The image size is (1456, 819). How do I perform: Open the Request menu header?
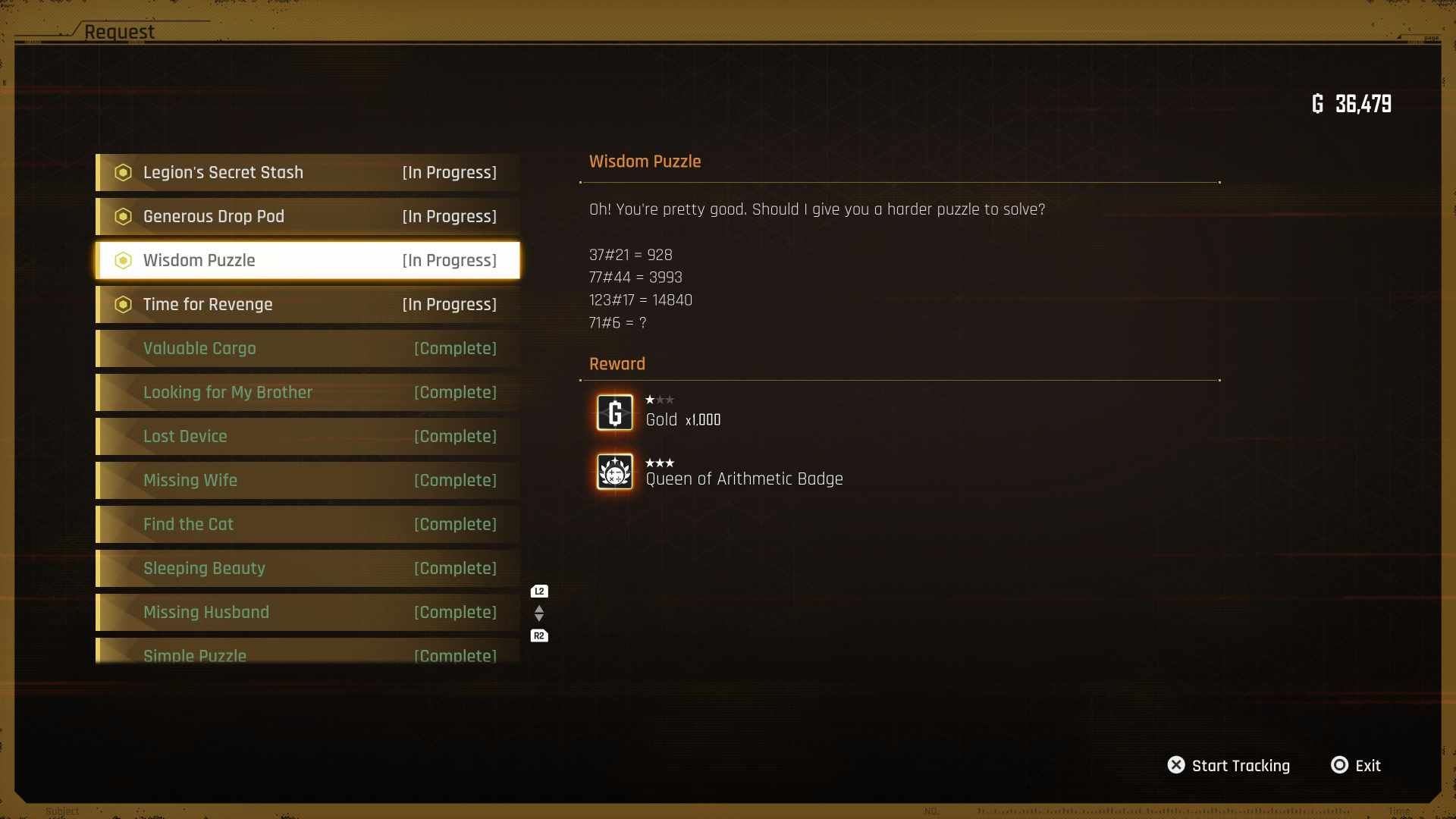[x=118, y=32]
